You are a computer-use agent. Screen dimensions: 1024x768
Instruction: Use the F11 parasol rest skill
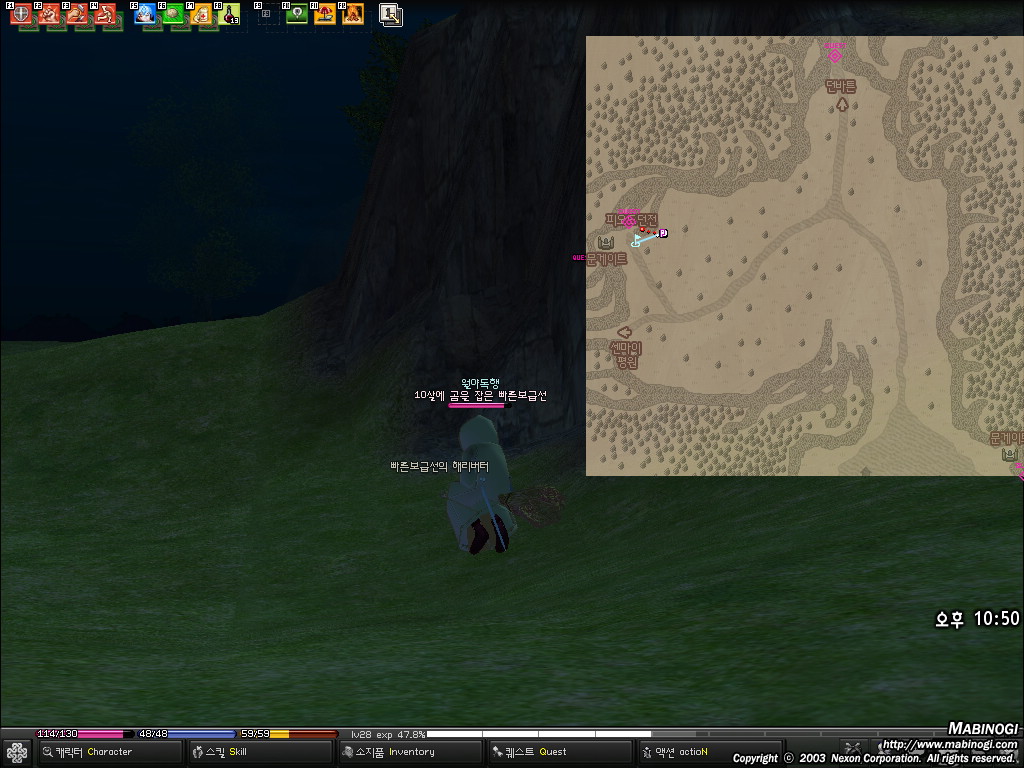click(325, 15)
